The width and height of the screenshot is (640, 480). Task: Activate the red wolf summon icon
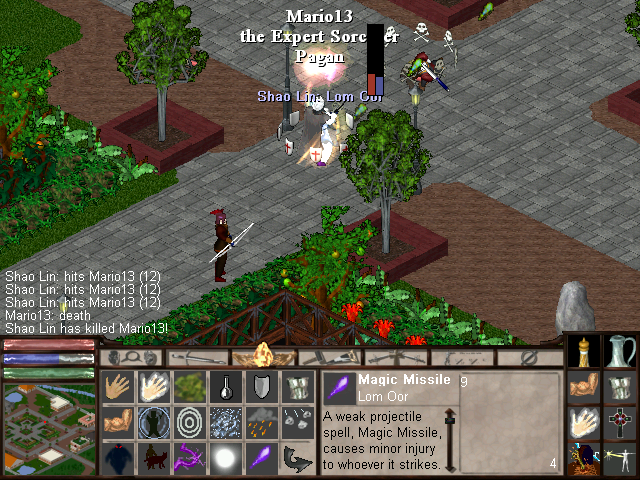coord(153,457)
